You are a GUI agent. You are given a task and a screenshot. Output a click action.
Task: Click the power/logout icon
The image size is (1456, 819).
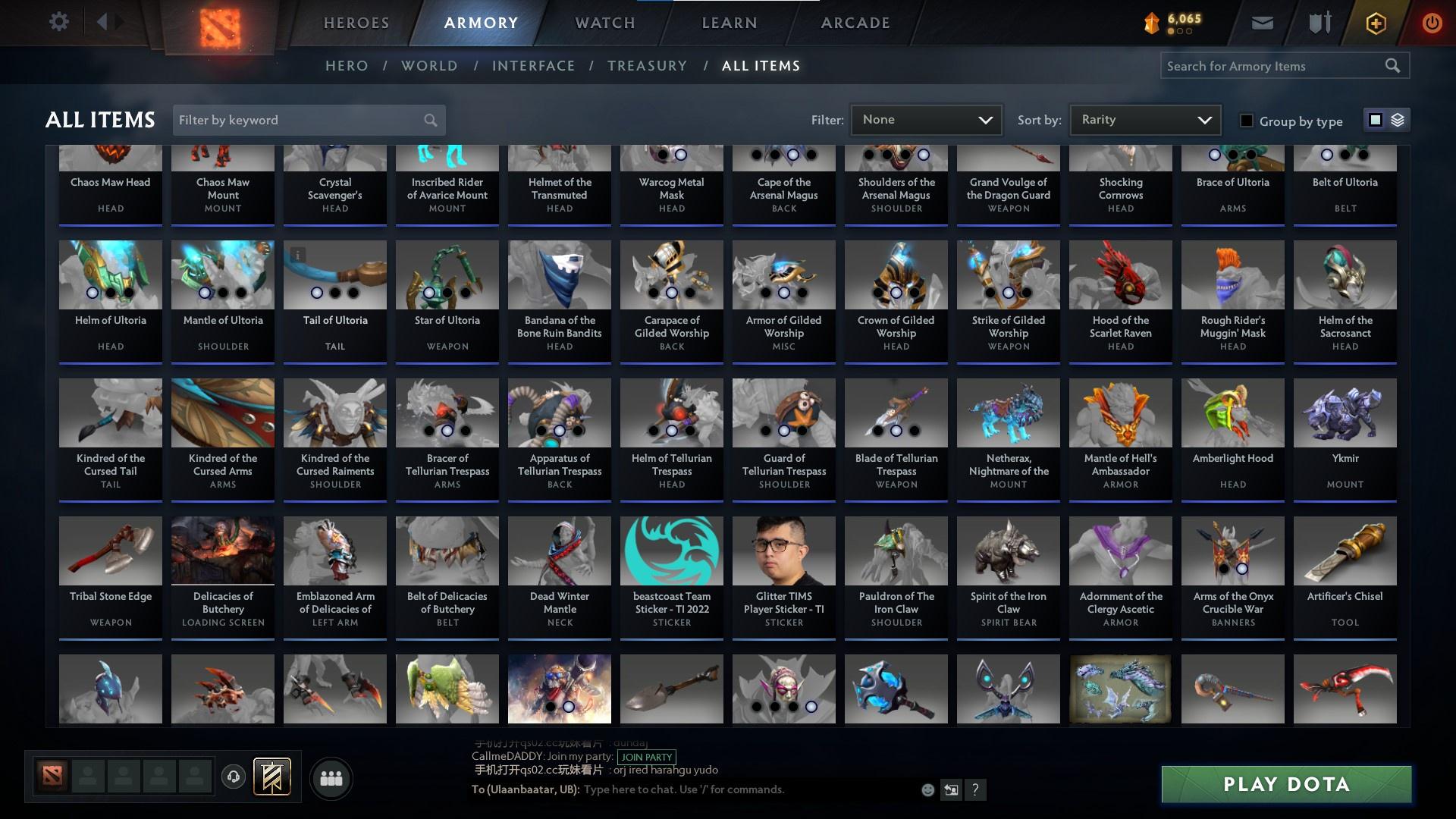point(1432,23)
